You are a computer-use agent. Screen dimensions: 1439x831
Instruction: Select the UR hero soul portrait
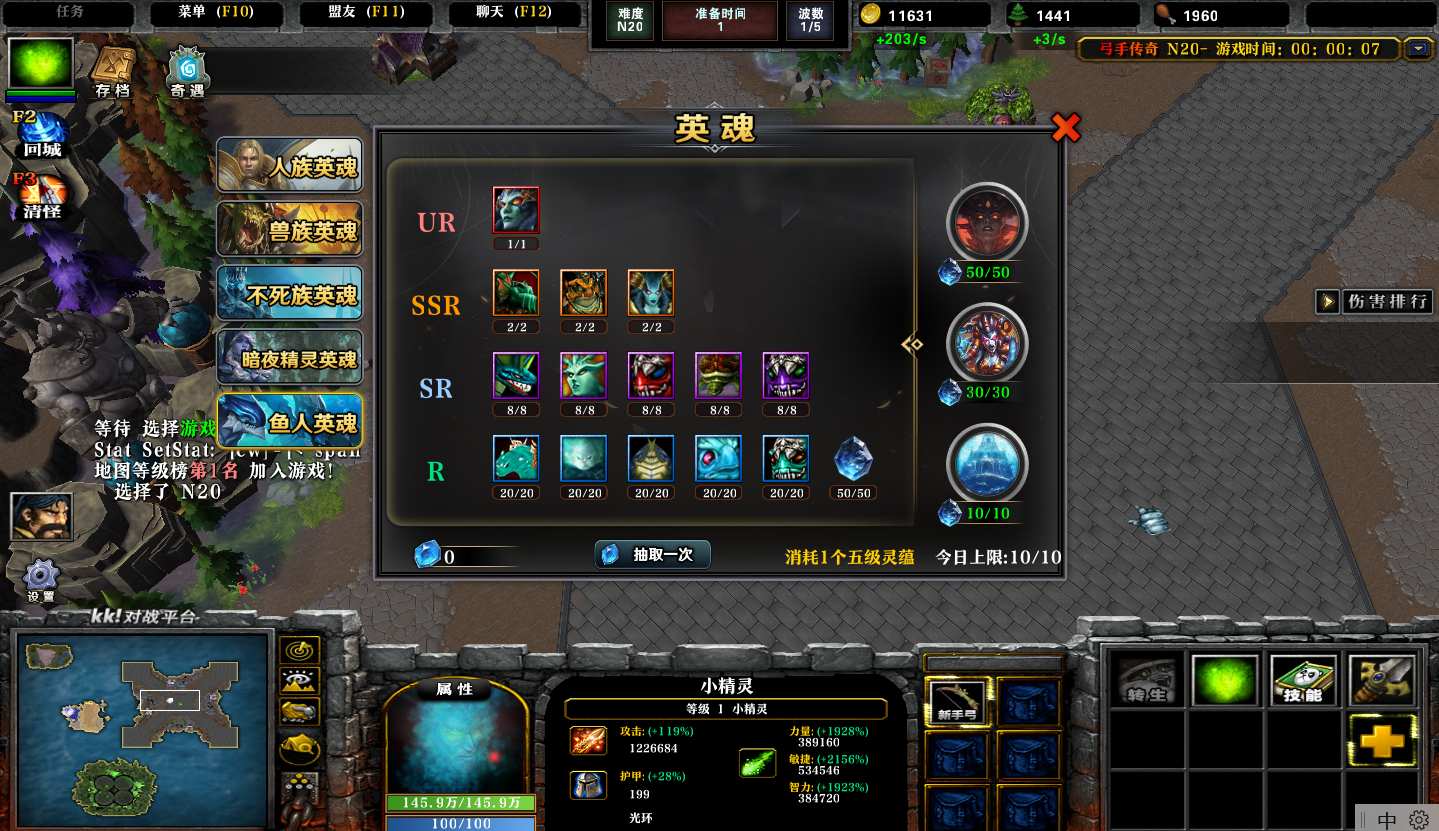point(516,211)
